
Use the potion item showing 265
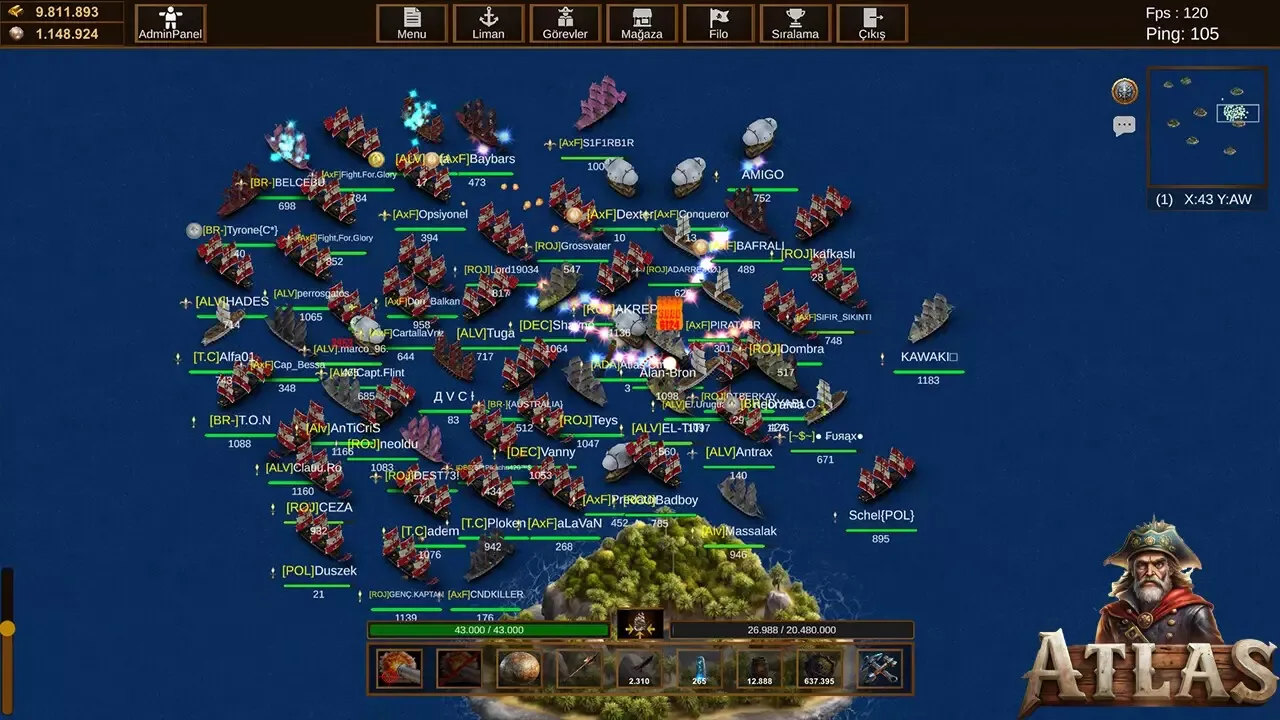tap(697, 667)
